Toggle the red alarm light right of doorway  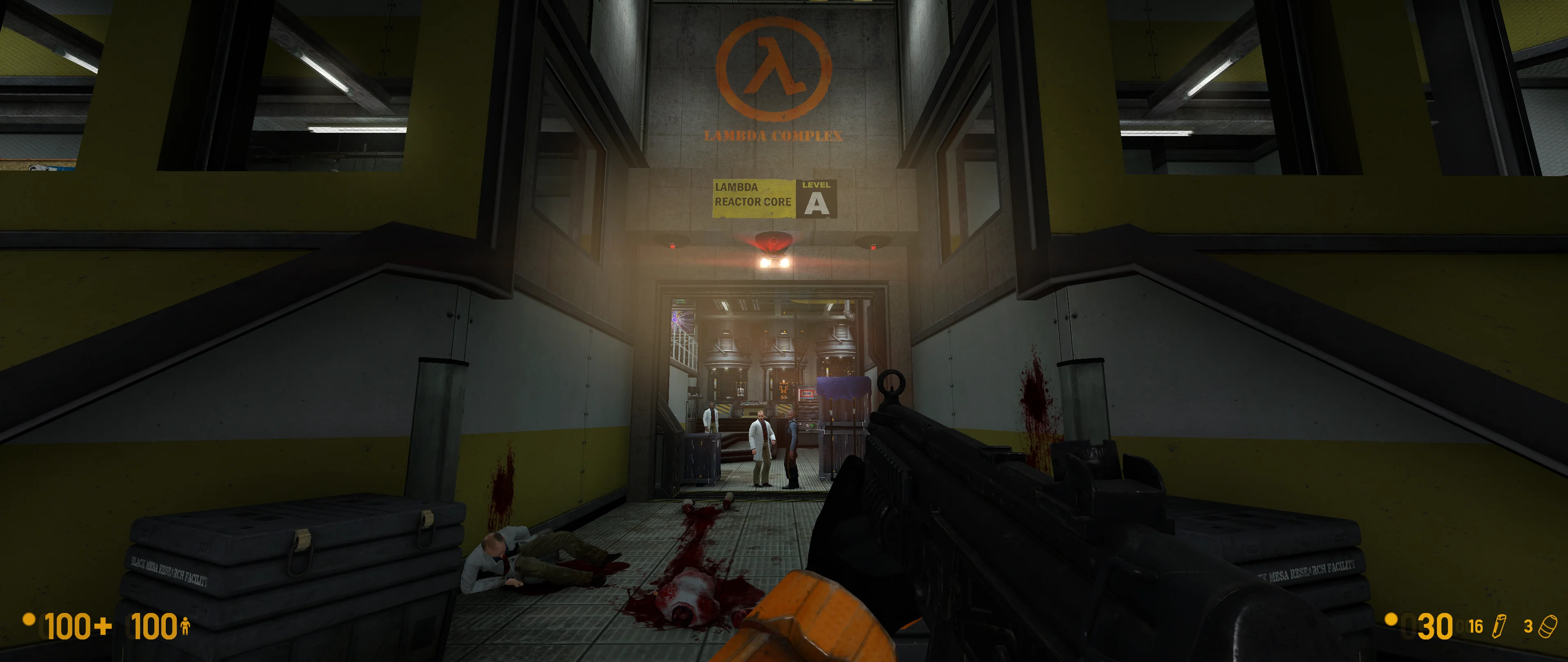click(873, 247)
